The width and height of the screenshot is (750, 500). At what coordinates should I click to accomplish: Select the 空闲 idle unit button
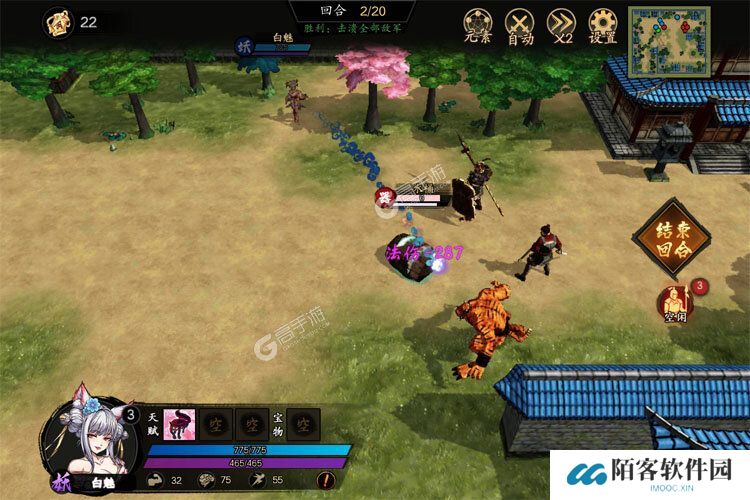coord(676,302)
